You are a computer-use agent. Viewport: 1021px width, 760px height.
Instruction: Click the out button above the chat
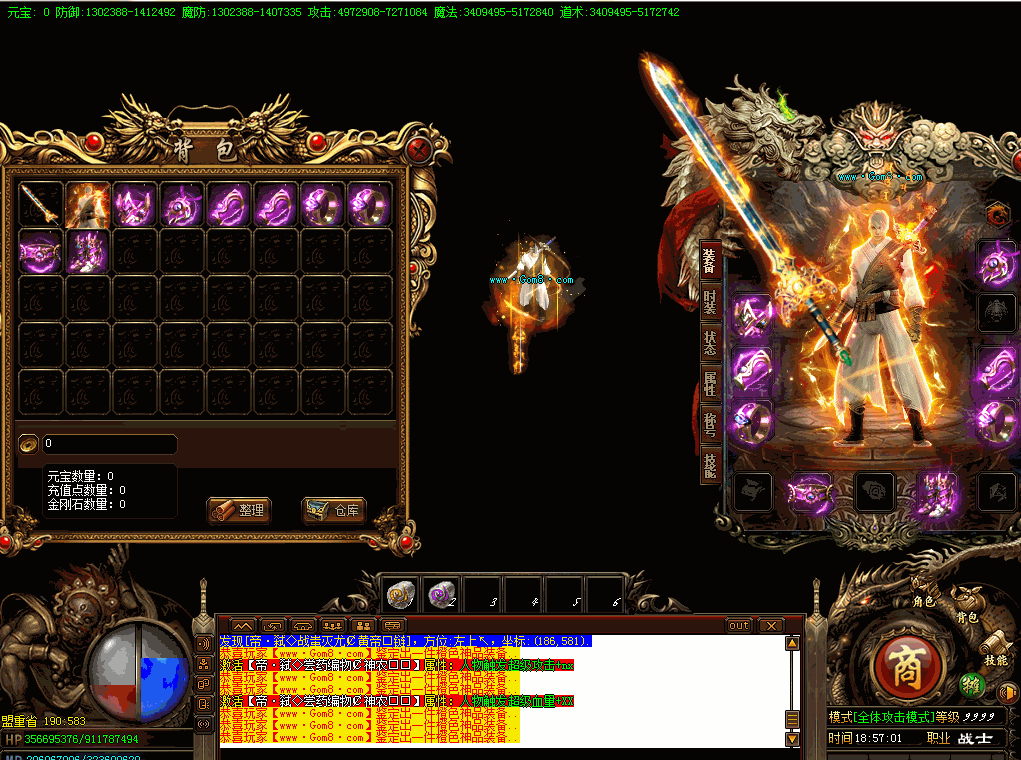pos(738,625)
